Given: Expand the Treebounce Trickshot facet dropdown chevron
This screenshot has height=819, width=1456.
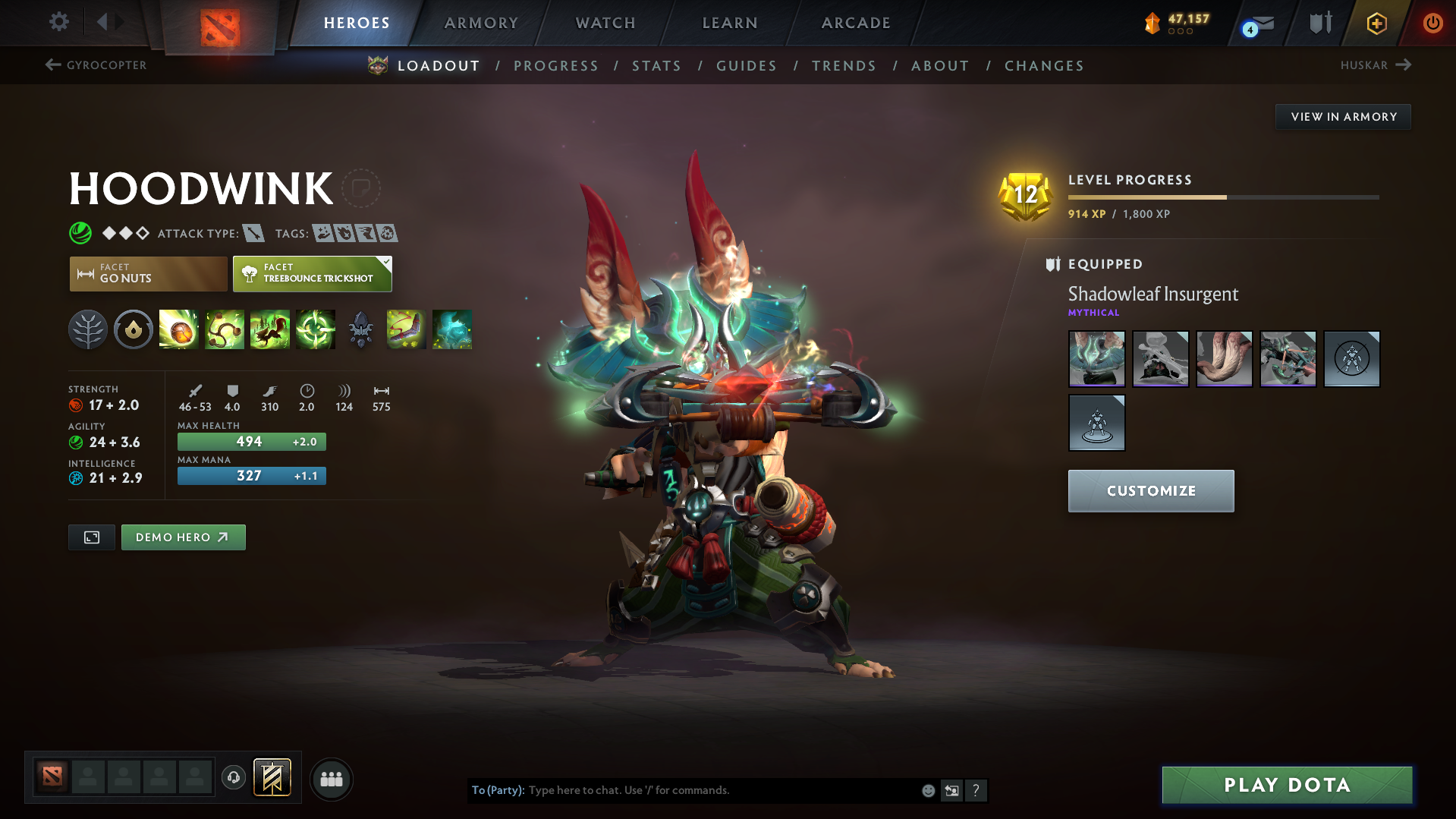Looking at the screenshot, I should coord(387,261).
